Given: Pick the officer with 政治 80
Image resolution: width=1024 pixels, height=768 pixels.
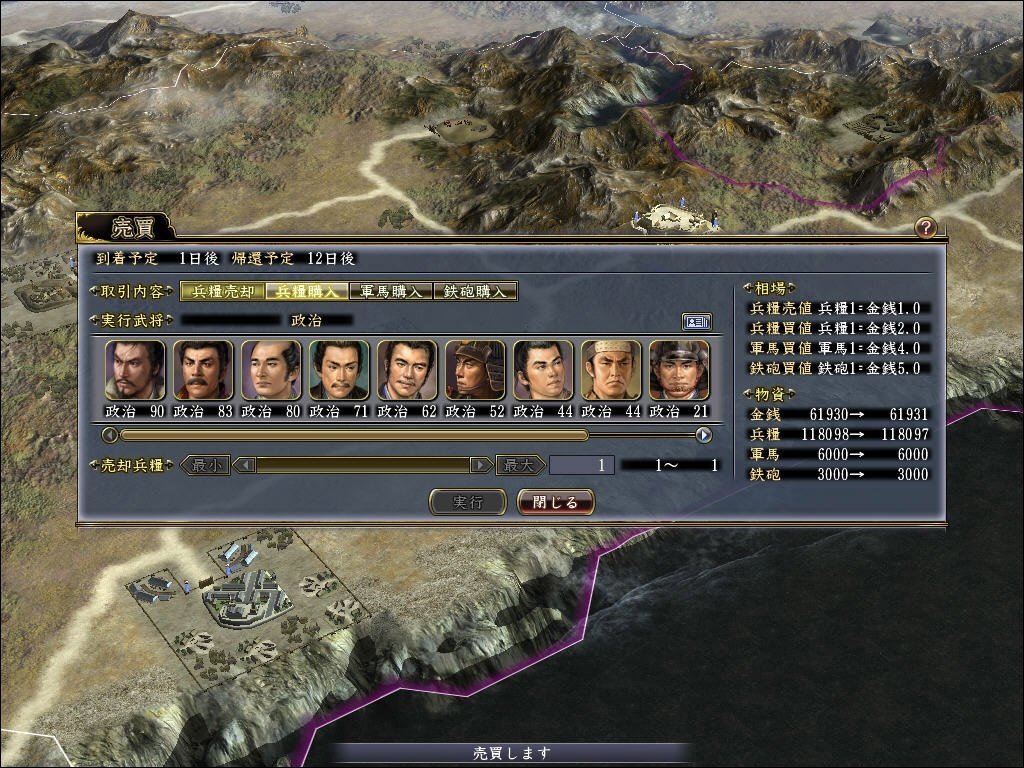Looking at the screenshot, I should pyautogui.click(x=271, y=370).
